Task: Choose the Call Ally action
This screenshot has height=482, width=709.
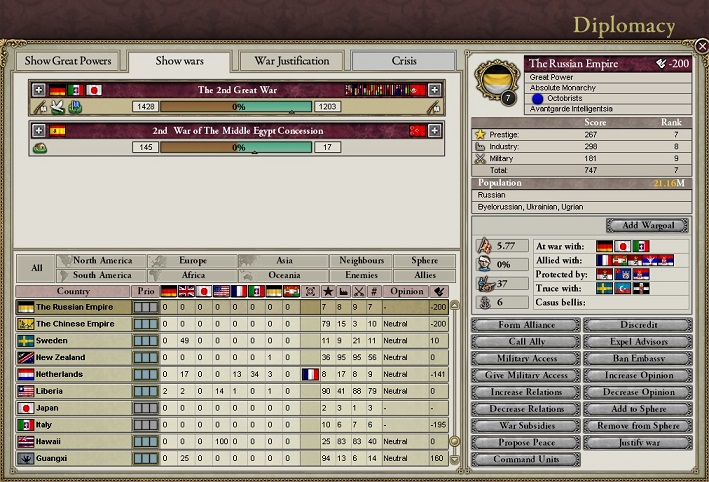Action: click(x=524, y=342)
